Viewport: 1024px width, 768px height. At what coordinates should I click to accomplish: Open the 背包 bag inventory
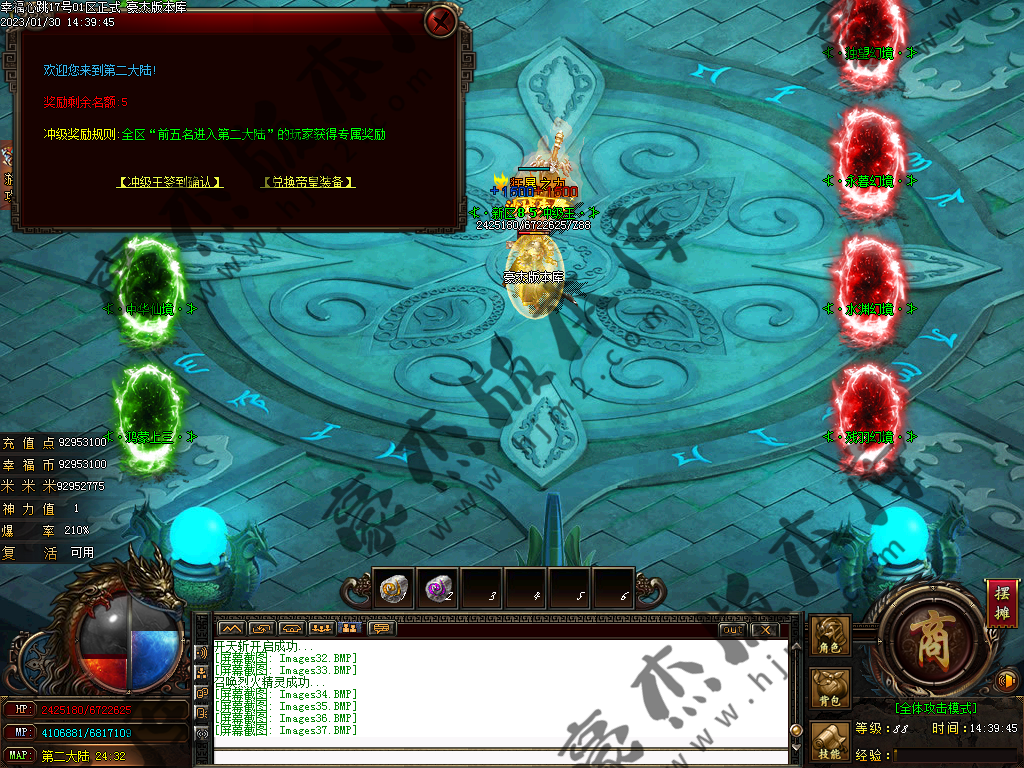(830, 689)
